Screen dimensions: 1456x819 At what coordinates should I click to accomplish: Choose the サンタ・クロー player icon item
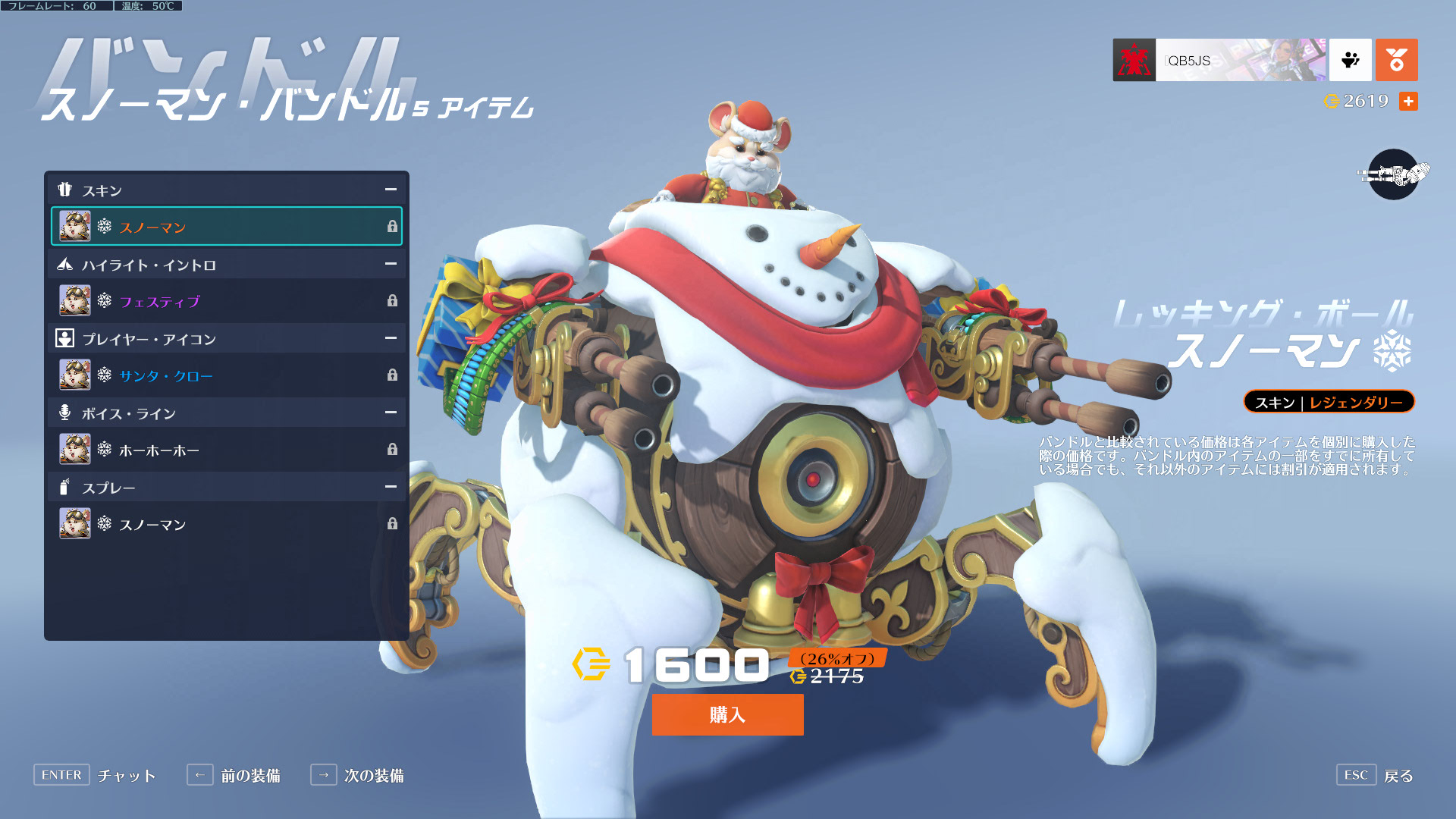pyautogui.click(x=226, y=375)
